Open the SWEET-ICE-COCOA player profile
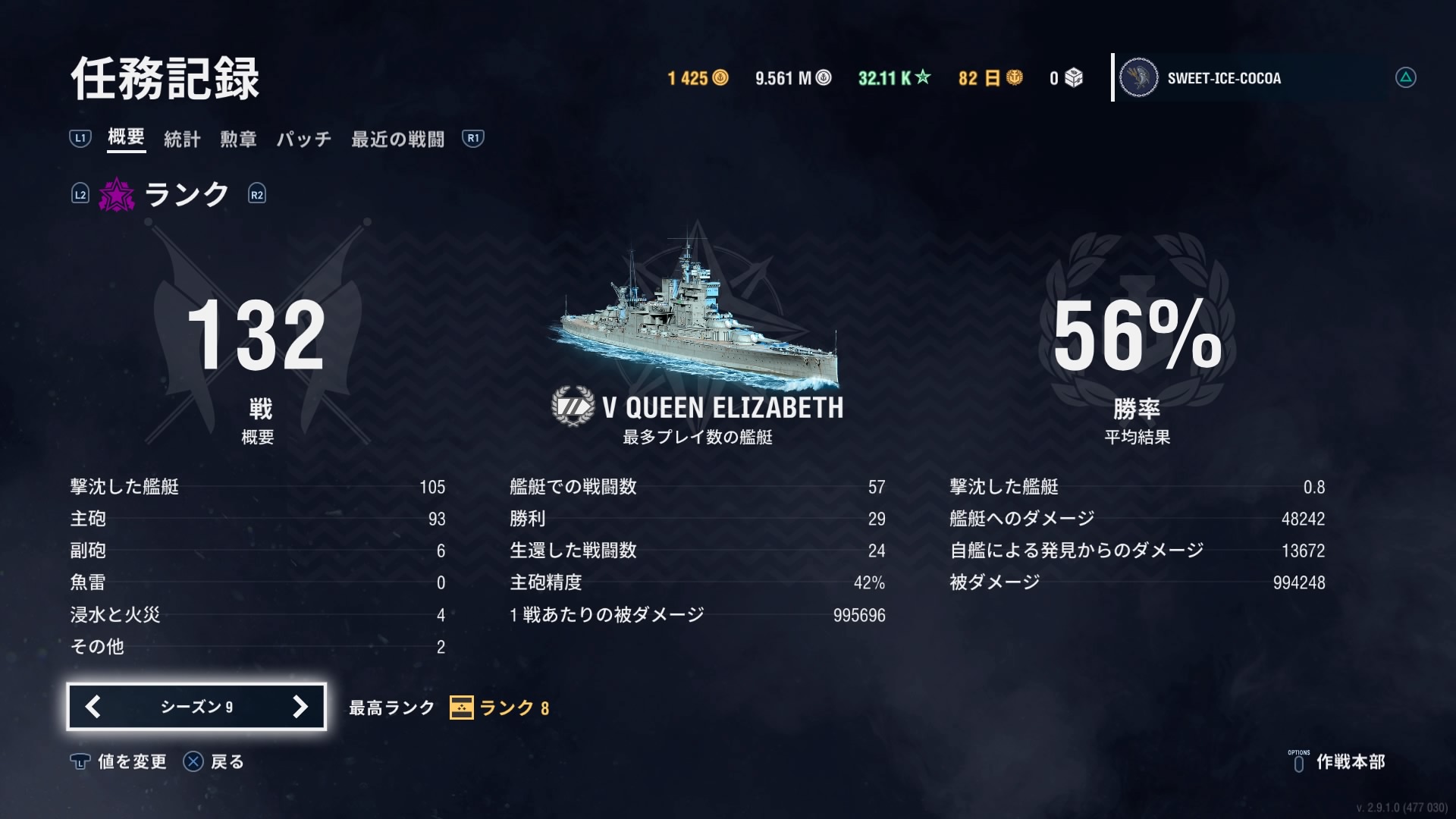Screen dimensions: 1456x819 click(1223, 78)
